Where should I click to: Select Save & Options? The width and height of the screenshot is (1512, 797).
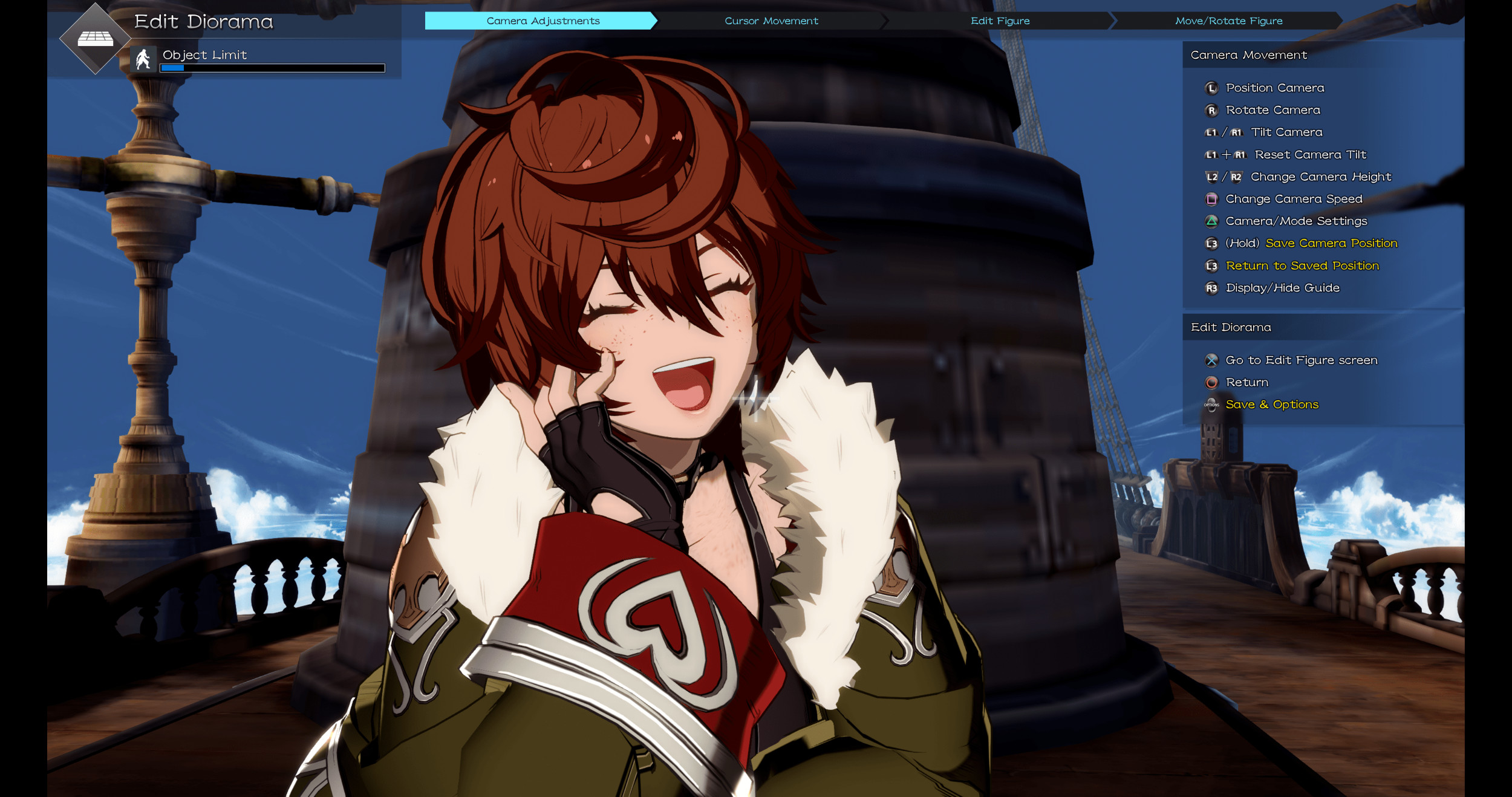1272,404
